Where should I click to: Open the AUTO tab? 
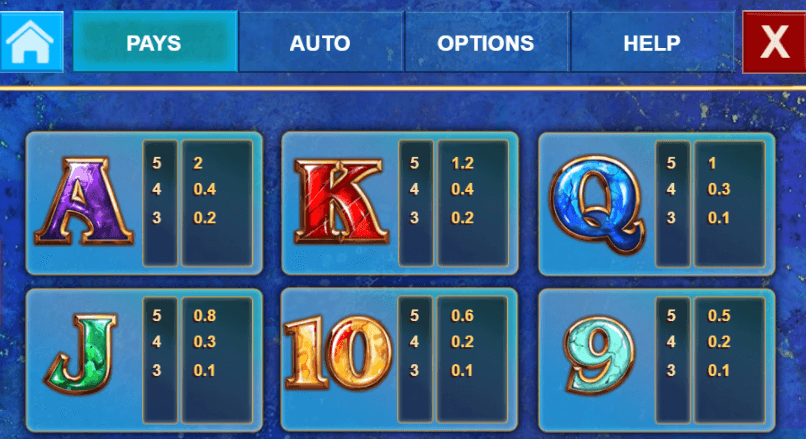pos(320,43)
